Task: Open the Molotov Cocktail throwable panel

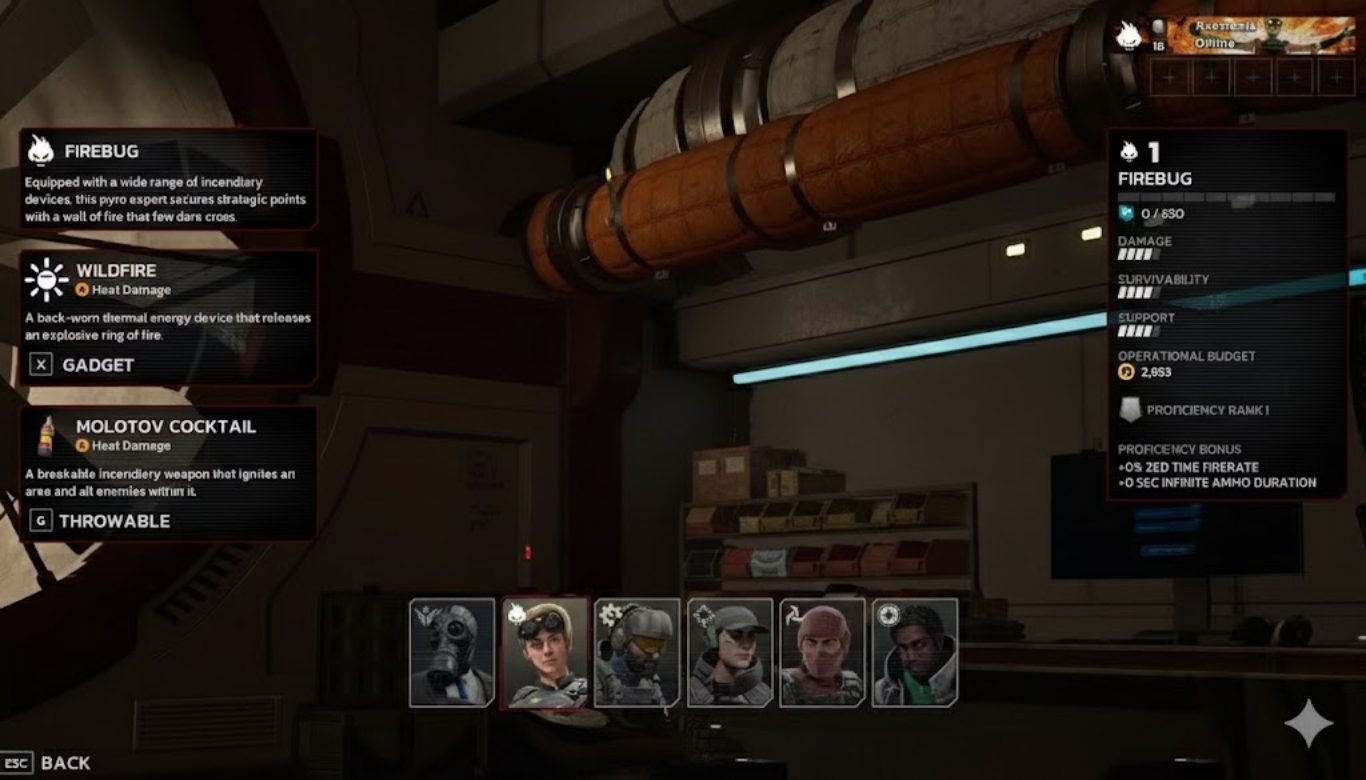Action: [x=168, y=472]
